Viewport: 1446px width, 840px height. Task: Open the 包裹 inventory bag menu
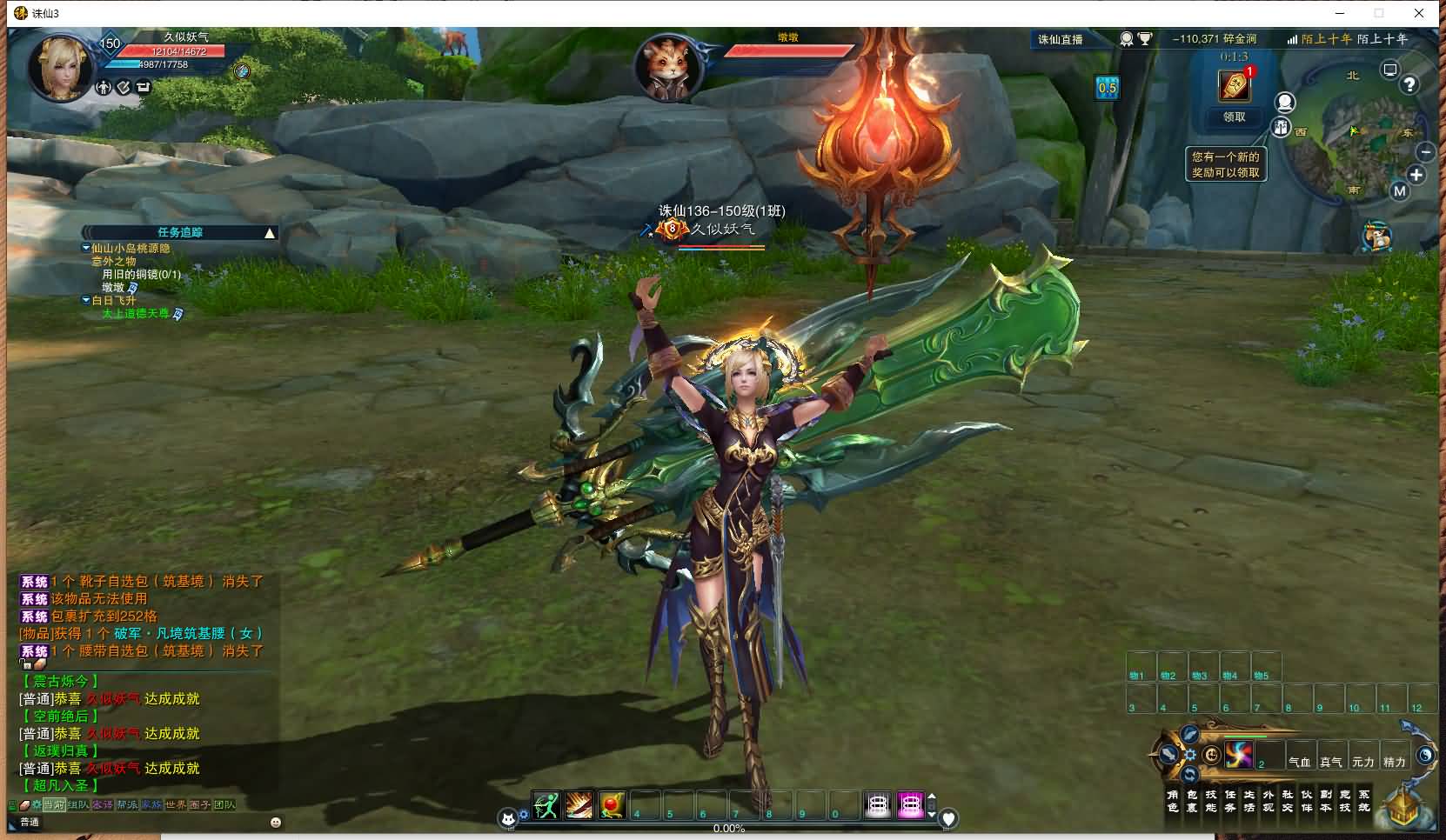coord(1191,801)
